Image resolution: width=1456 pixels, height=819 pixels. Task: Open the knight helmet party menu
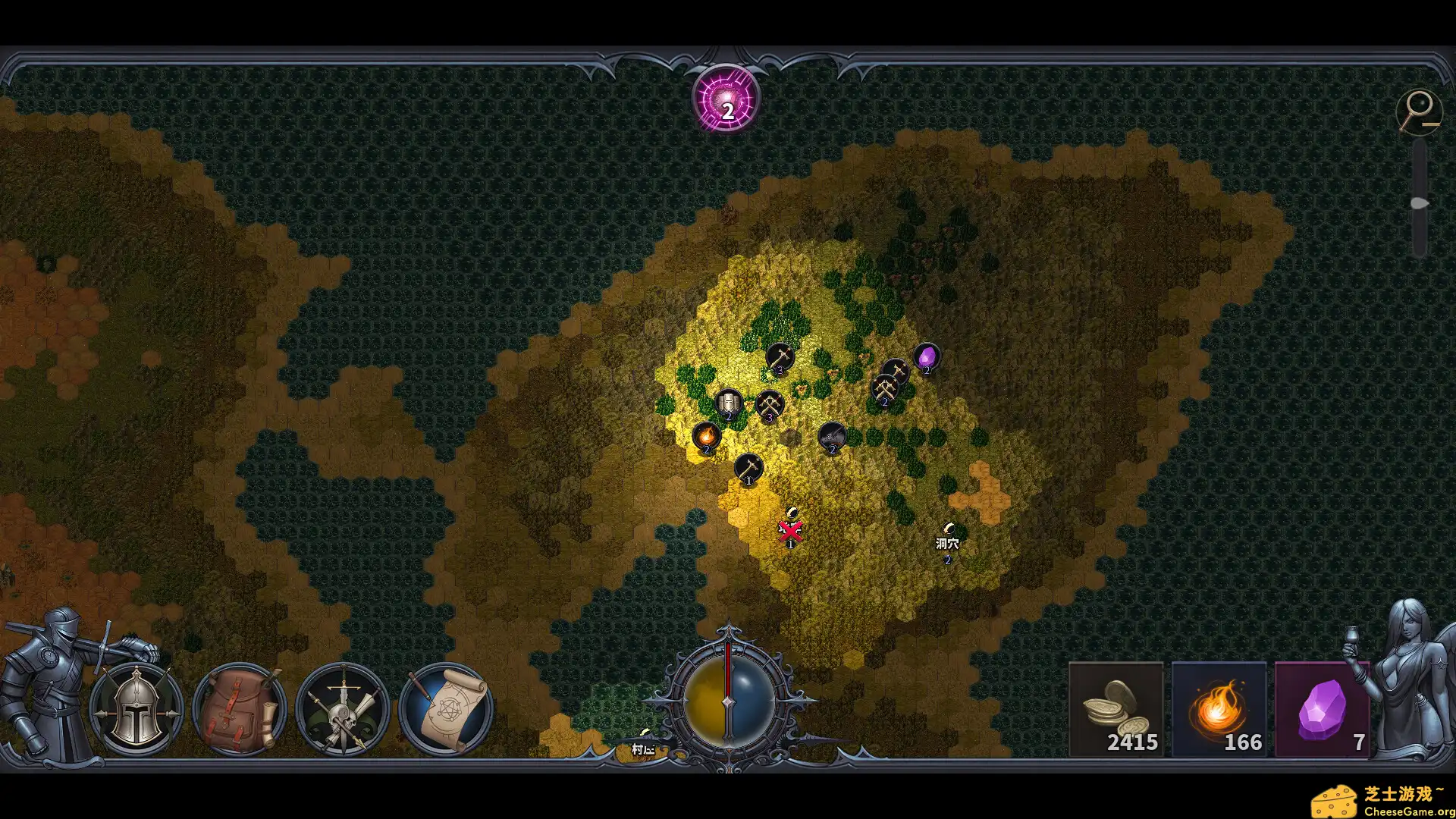tap(136, 710)
